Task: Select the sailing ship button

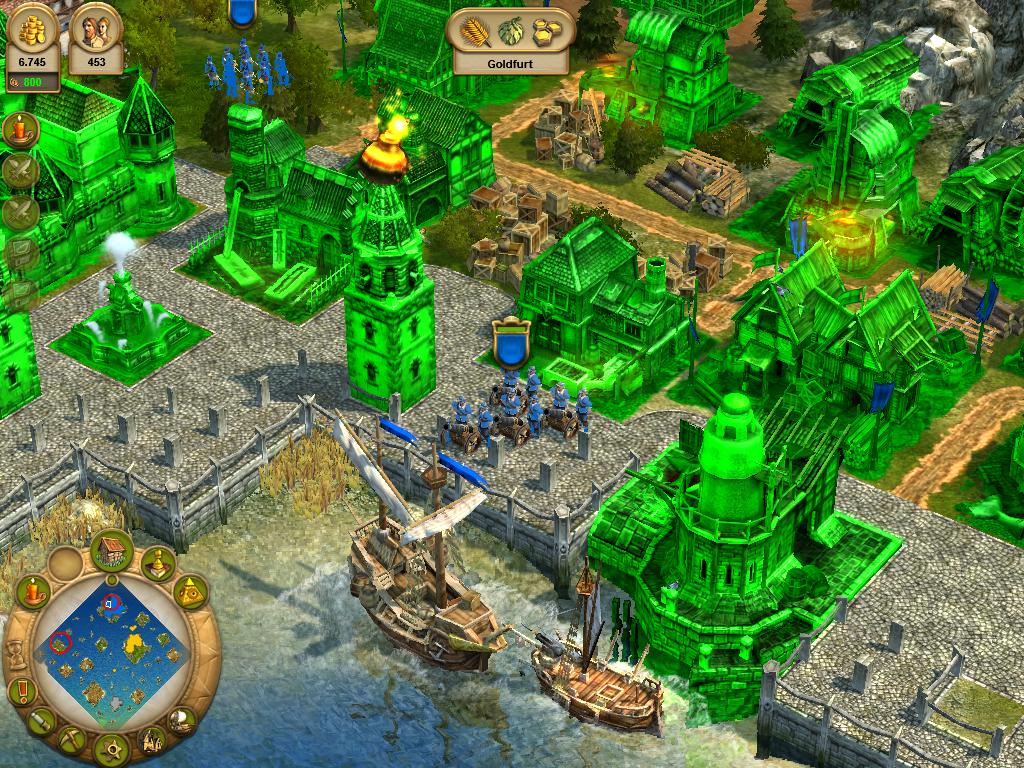Action: [181, 718]
